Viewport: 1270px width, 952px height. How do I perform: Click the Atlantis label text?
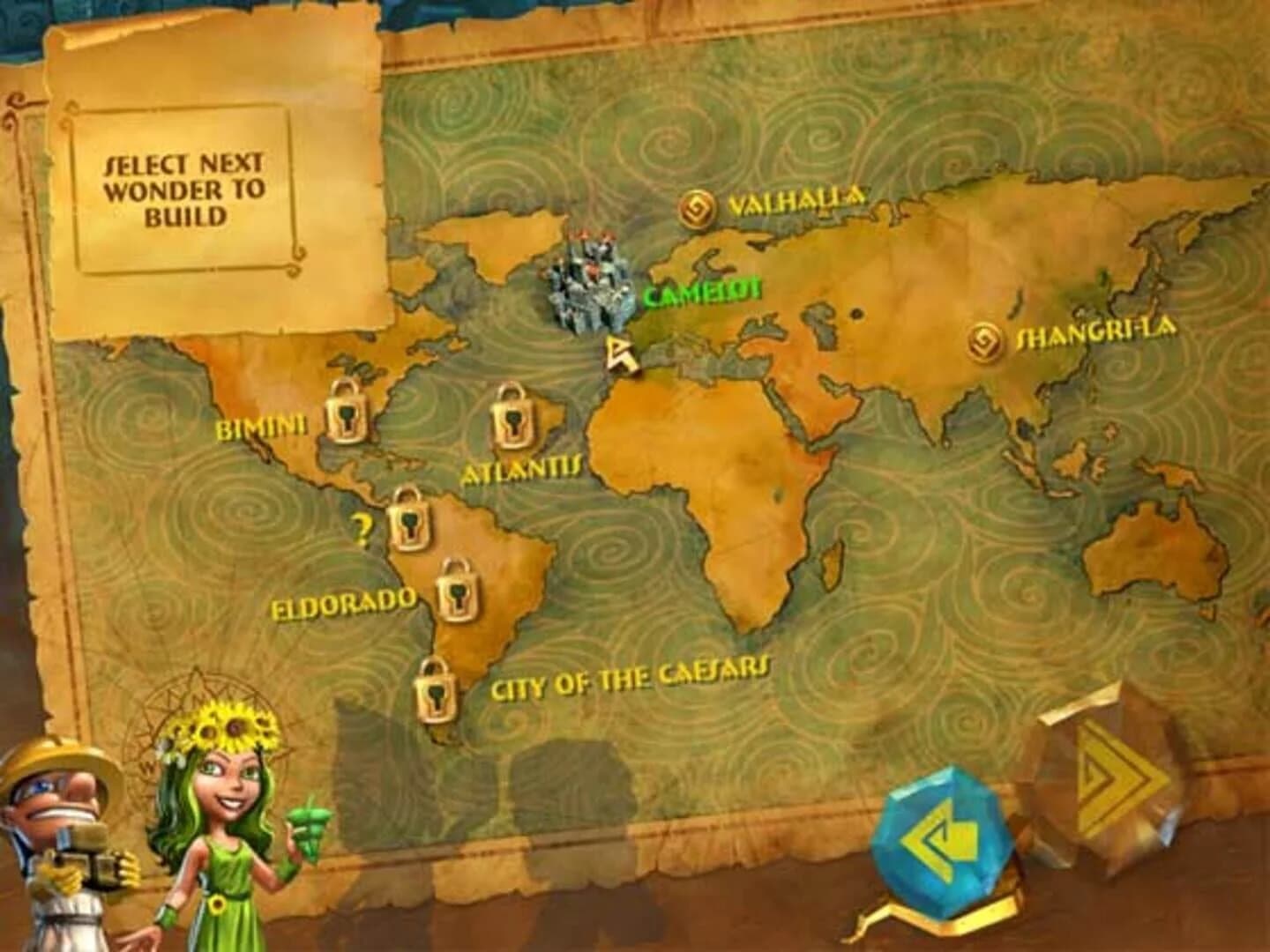click(x=522, y=472)
